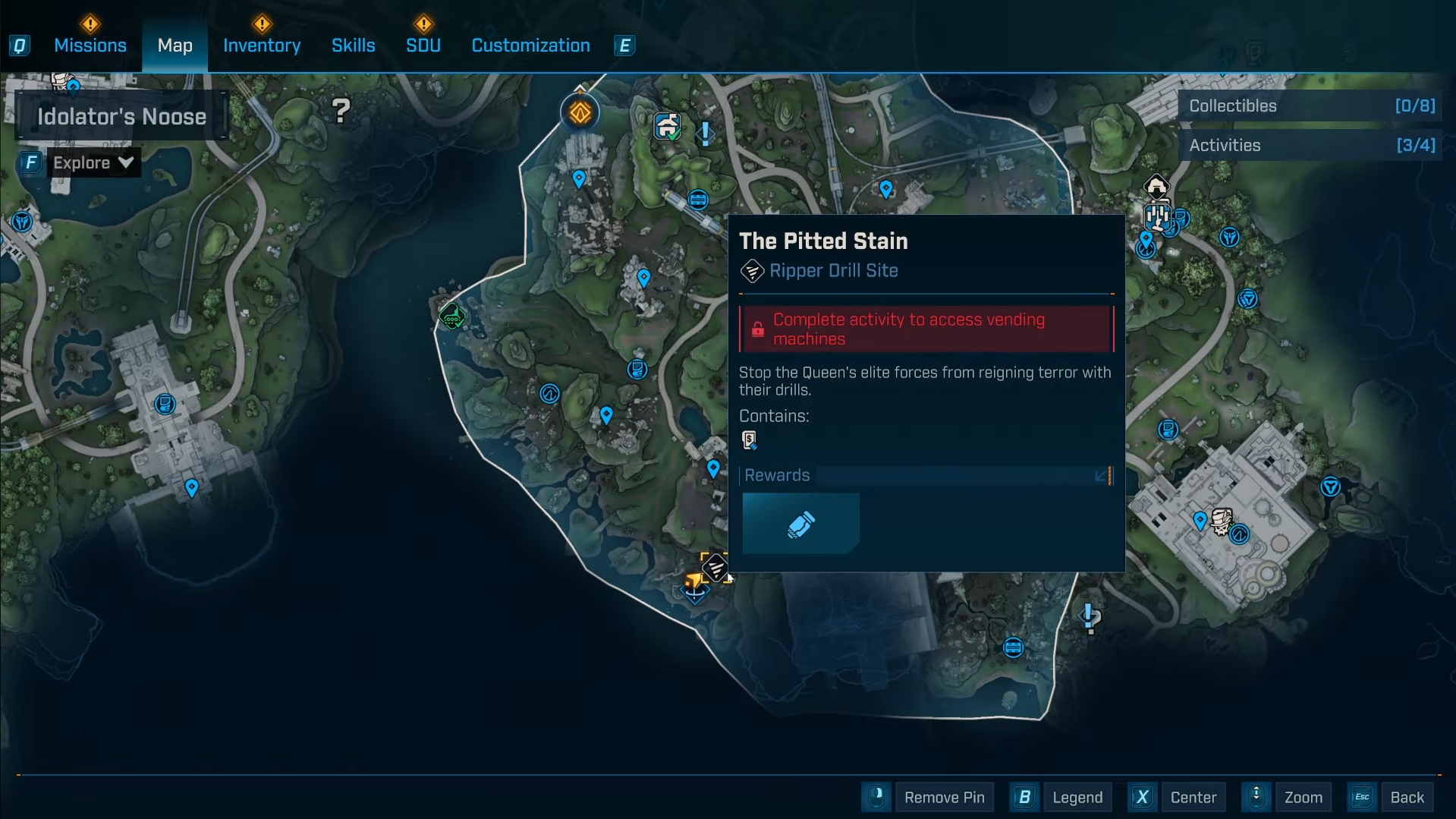Screen dimensions: 1456x819
Task: Click the green vehicle station marker
Action: click(452, 317)
